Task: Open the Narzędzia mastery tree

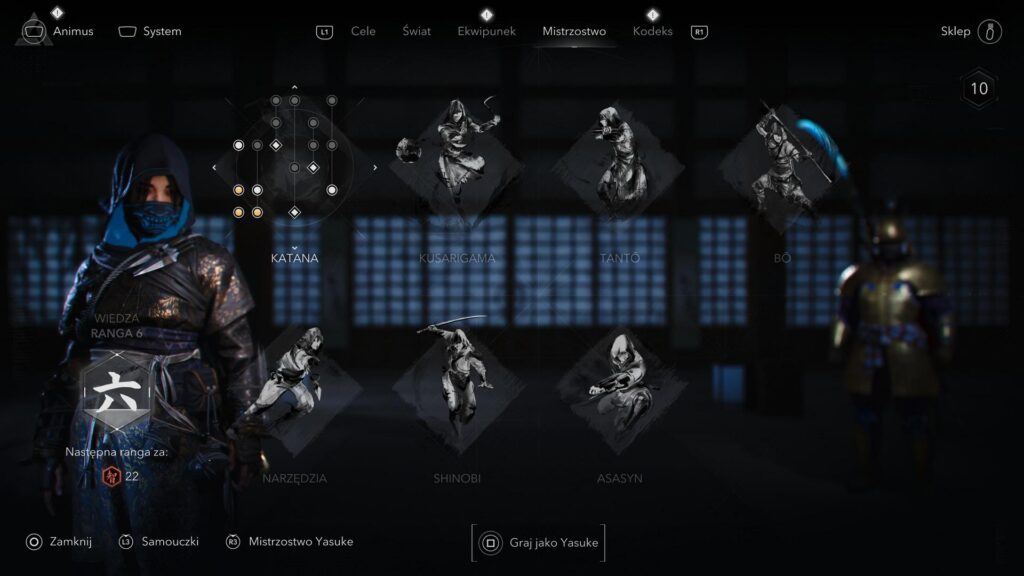Action: coord(294,388)
